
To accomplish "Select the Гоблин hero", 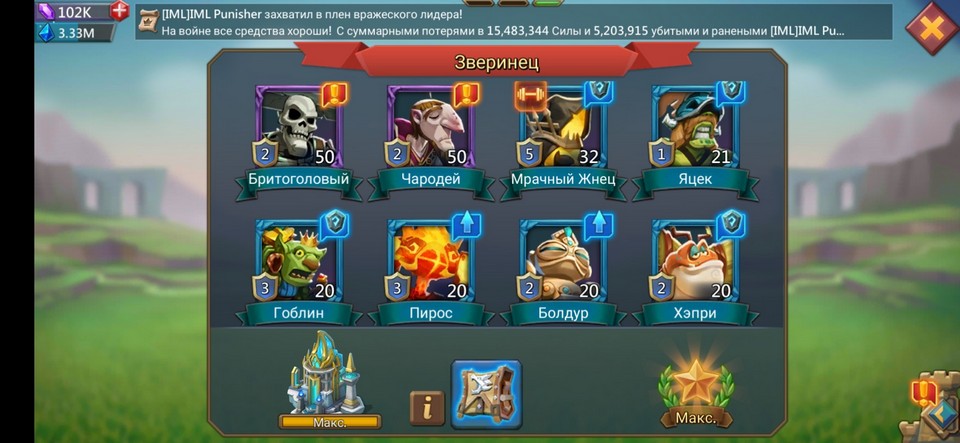I will [x=298, y=262].
